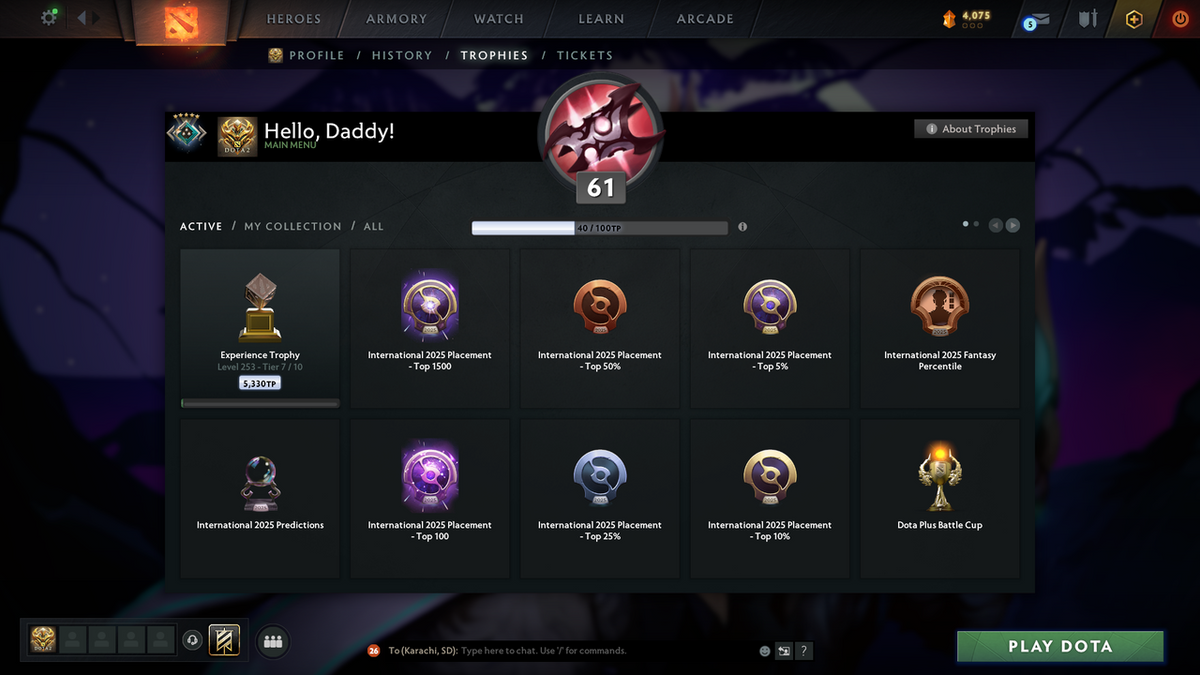Switch to My Collection filter
Screen dimensions: 1200x675
point(293,227)
